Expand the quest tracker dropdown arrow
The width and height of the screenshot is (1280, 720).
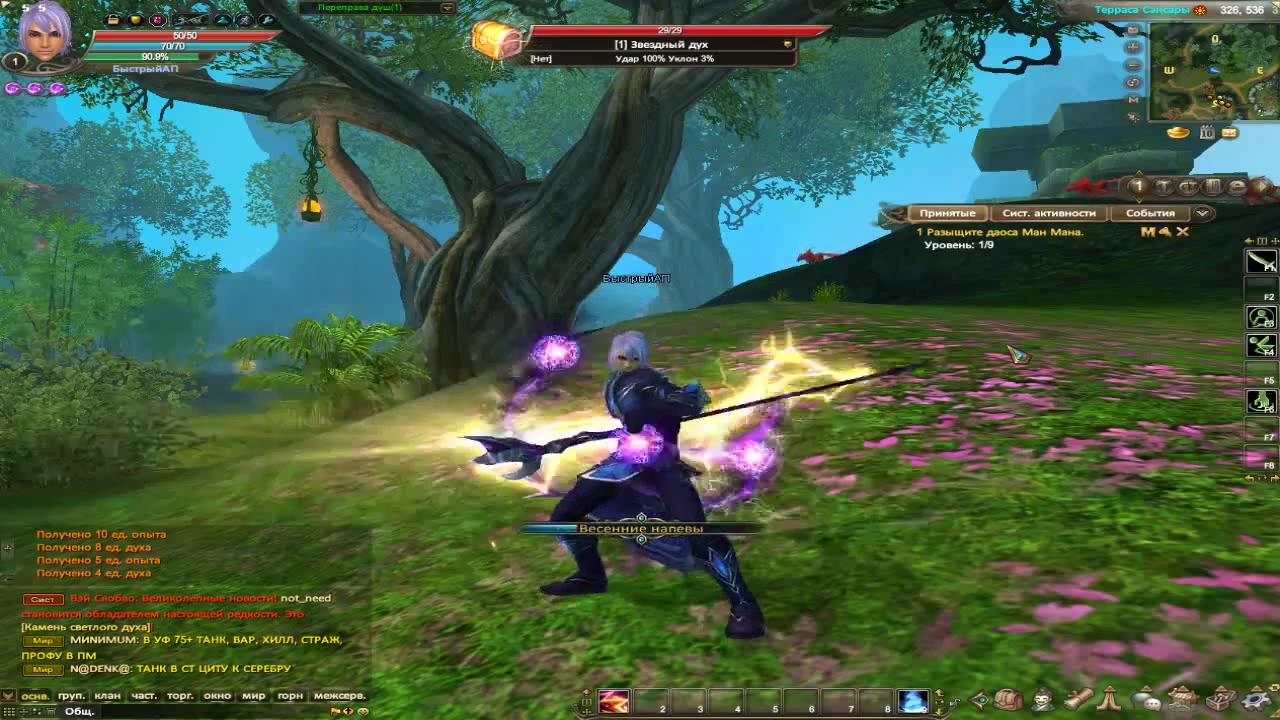pyautogui.click(x=1203, y=213)
